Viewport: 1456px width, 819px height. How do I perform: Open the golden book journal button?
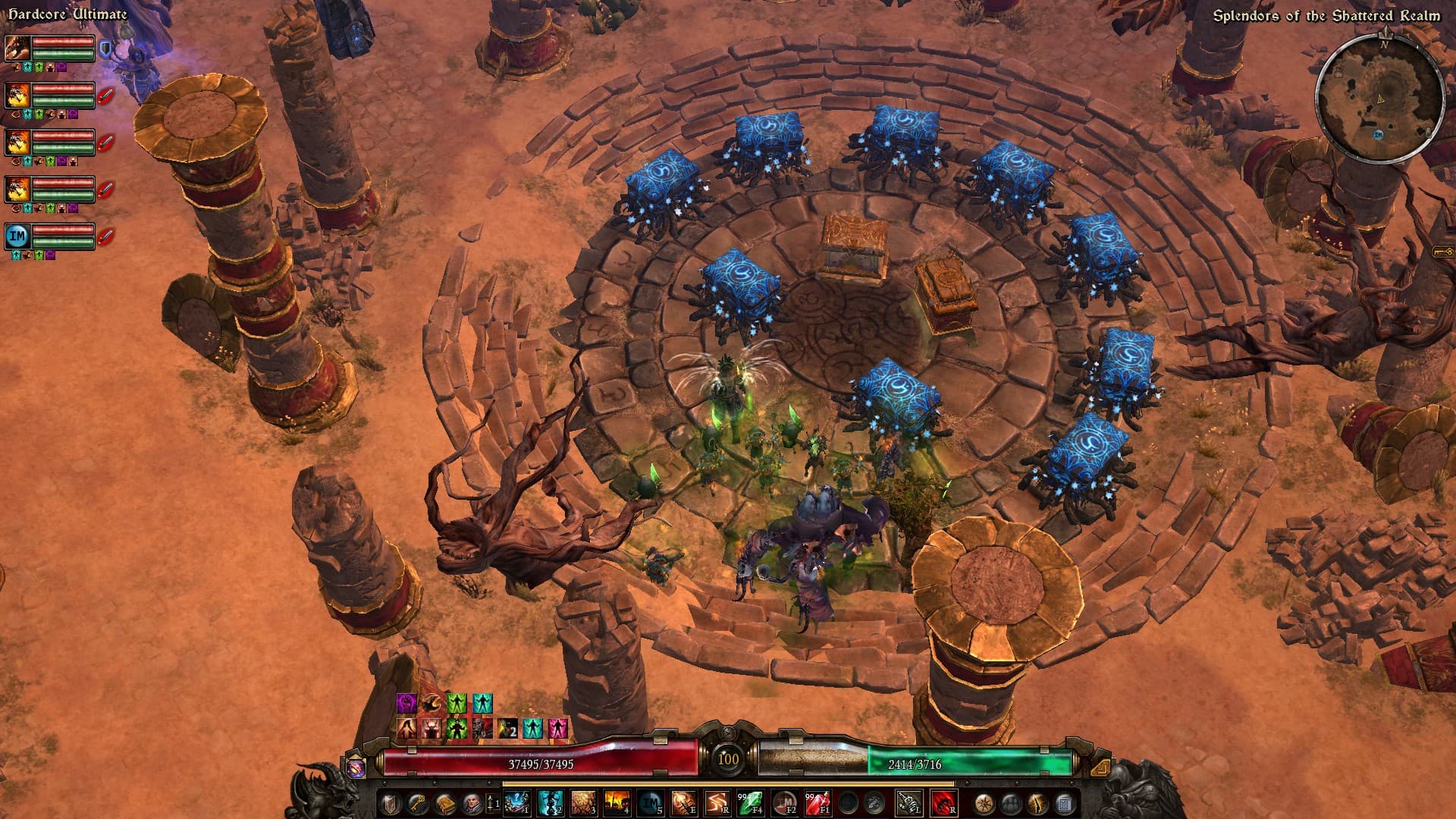[444, 803]
